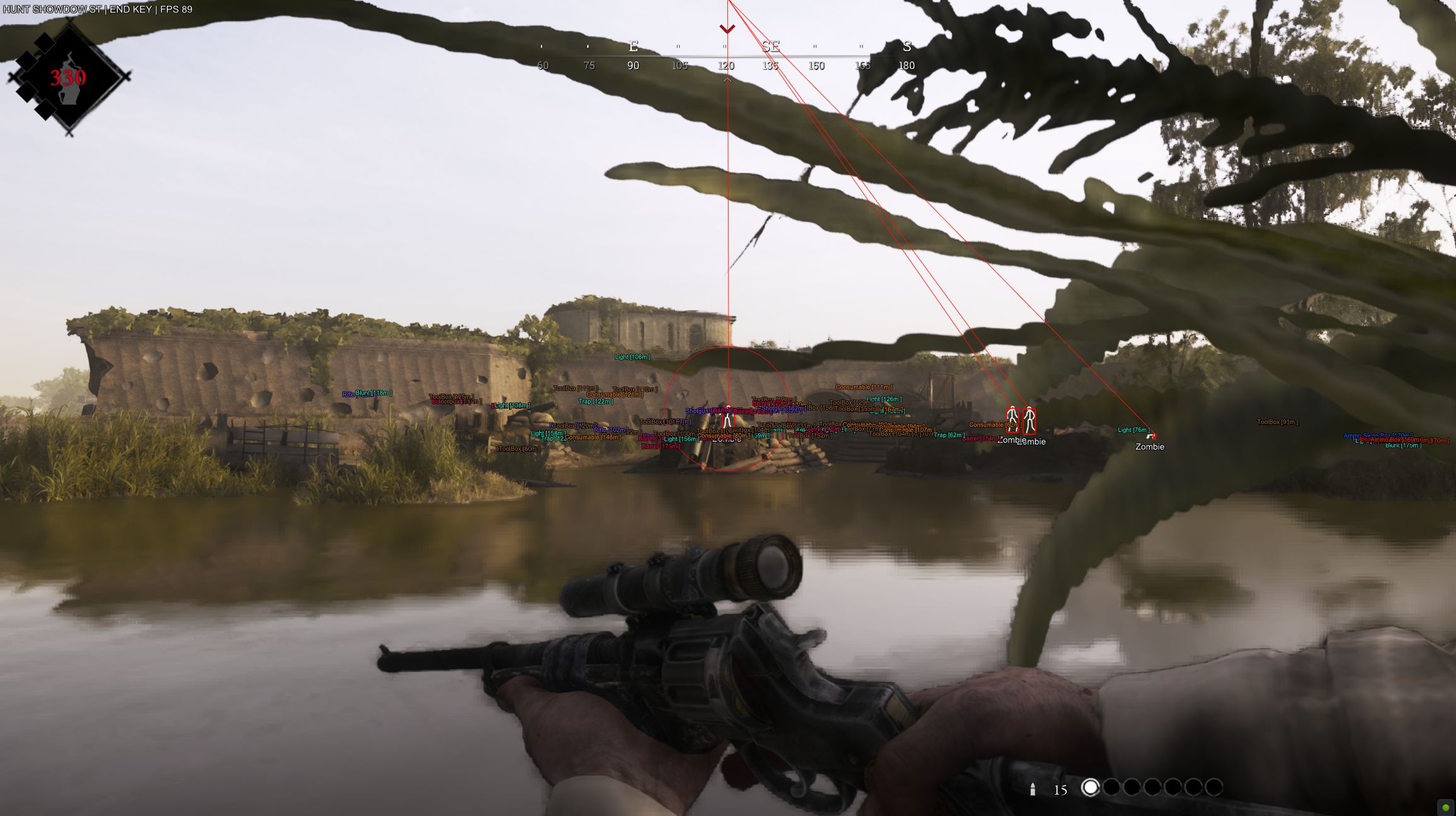Select the black diamond hunter emblem

(68, 77)
